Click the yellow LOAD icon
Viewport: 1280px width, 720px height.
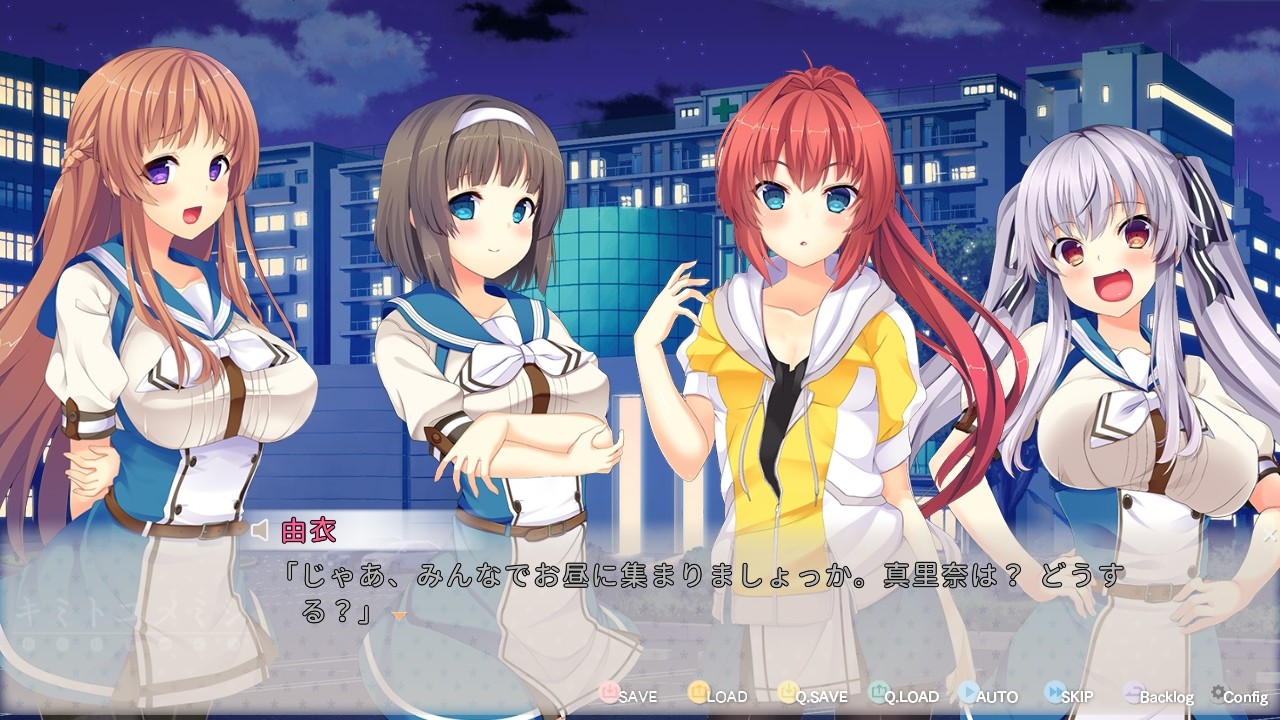click(700, 692)
